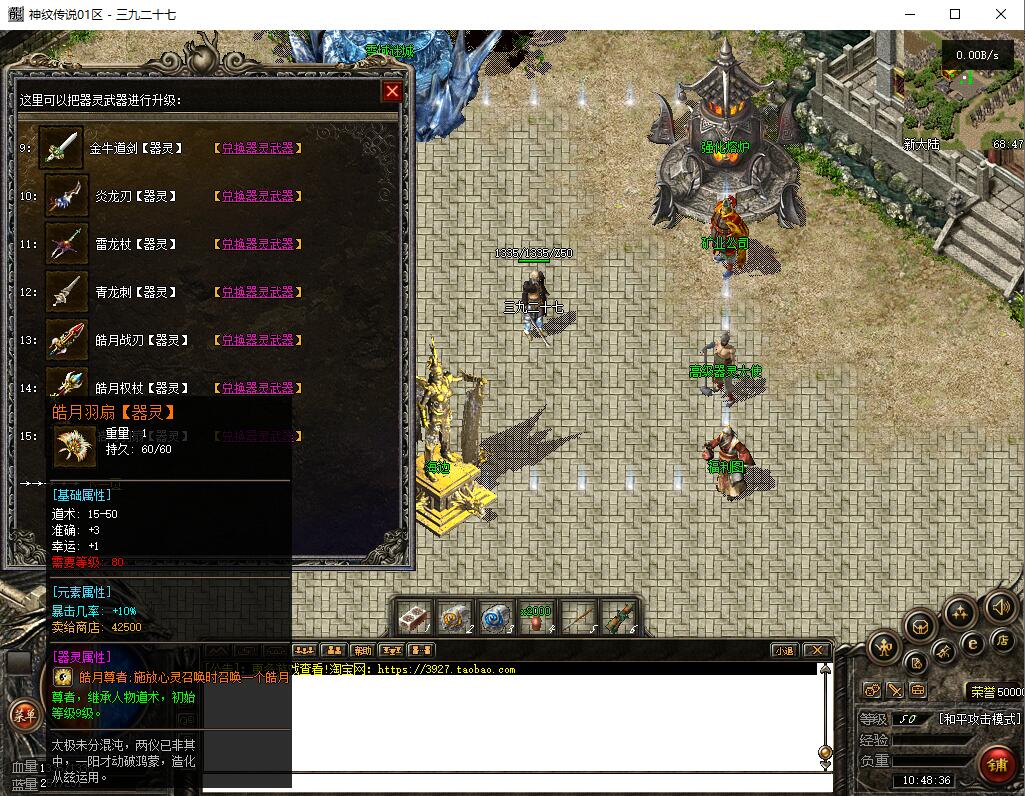Image resolution: width=1025 pixels, height=796 pixels.
Task: Open the 店 shop round button
Action: 1001,640
